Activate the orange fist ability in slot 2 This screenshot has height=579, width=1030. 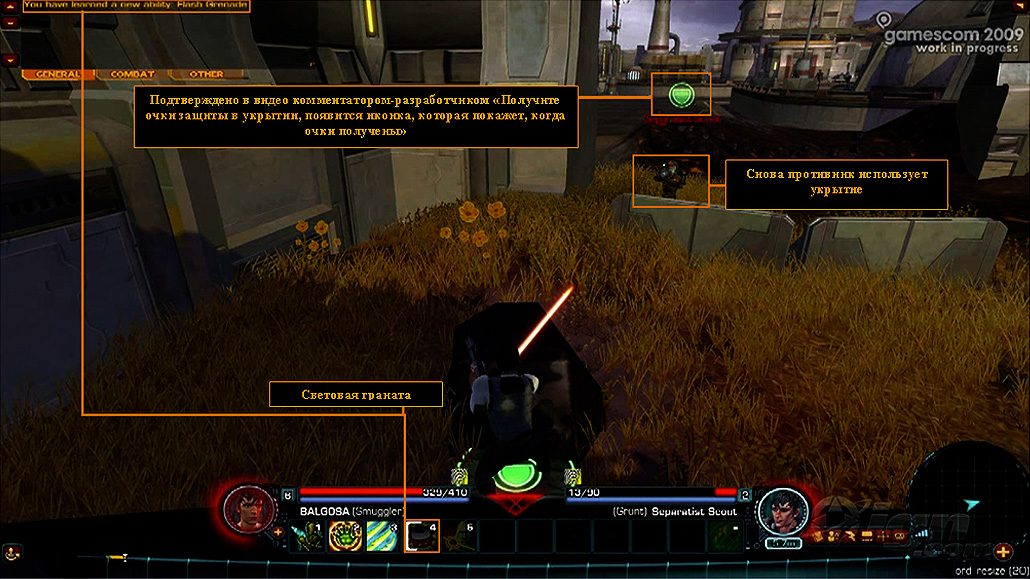tap(345, 537)
